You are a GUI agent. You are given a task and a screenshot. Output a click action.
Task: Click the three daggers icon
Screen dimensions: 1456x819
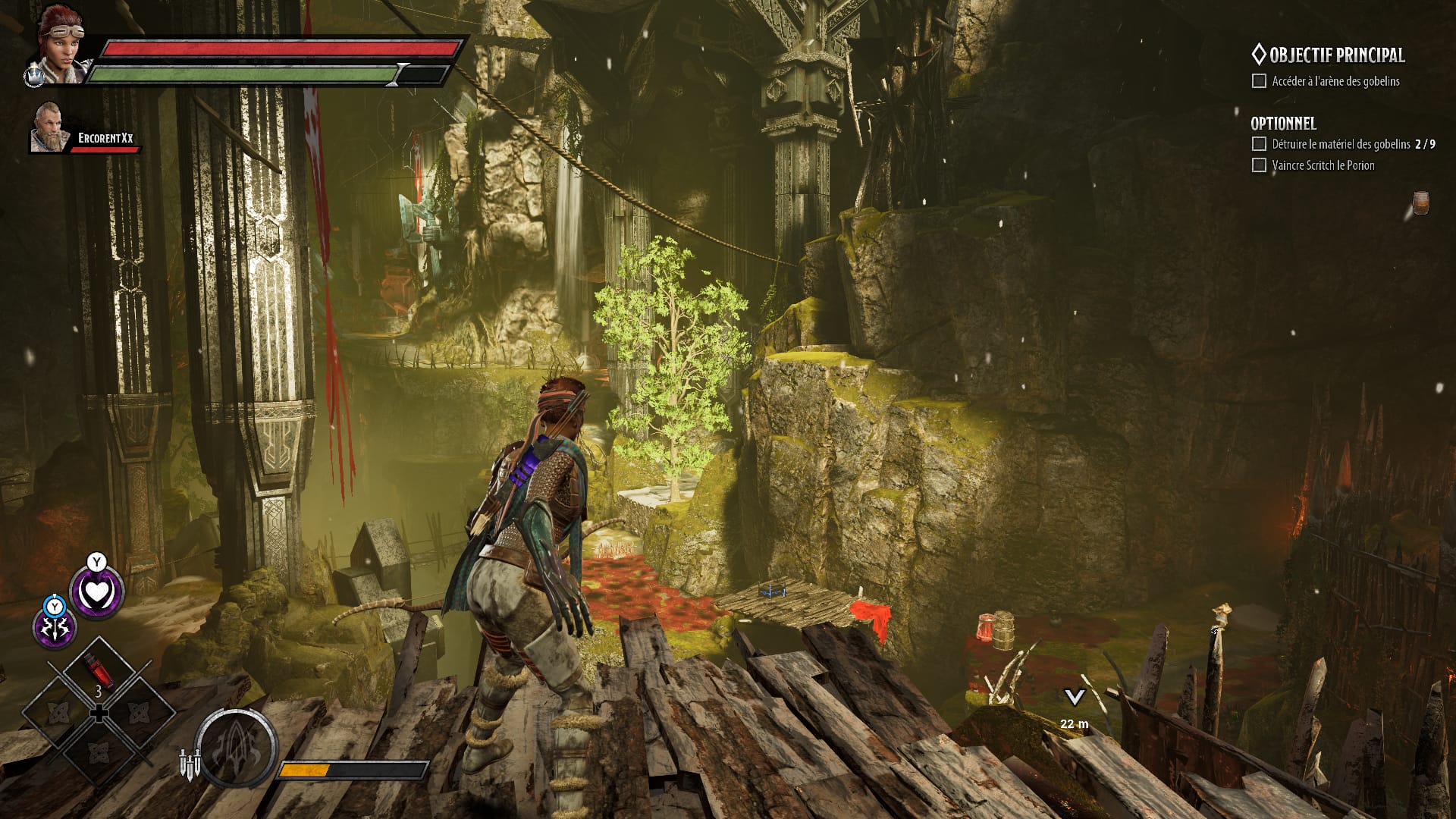190,764
